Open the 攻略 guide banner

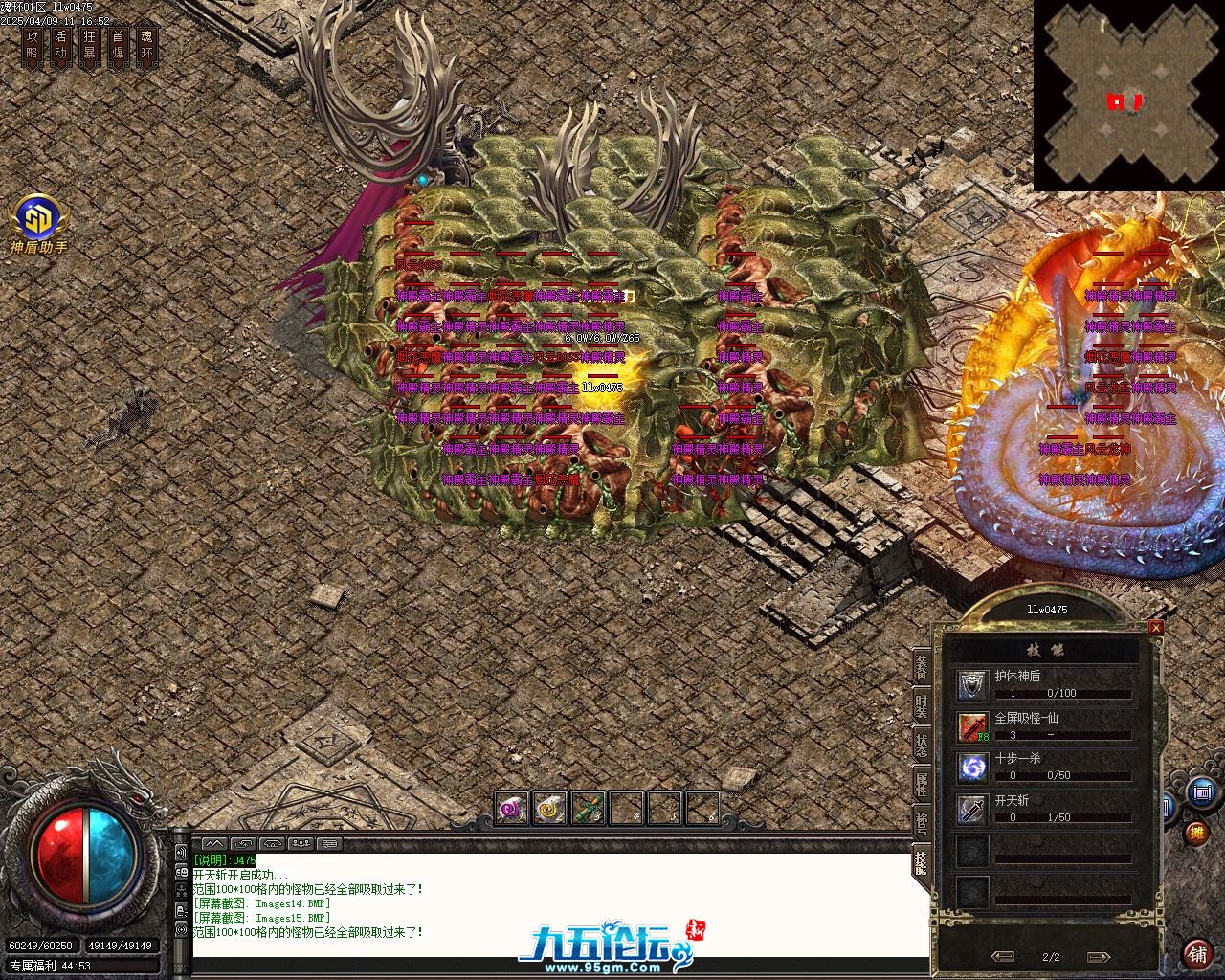coord(33,45)
